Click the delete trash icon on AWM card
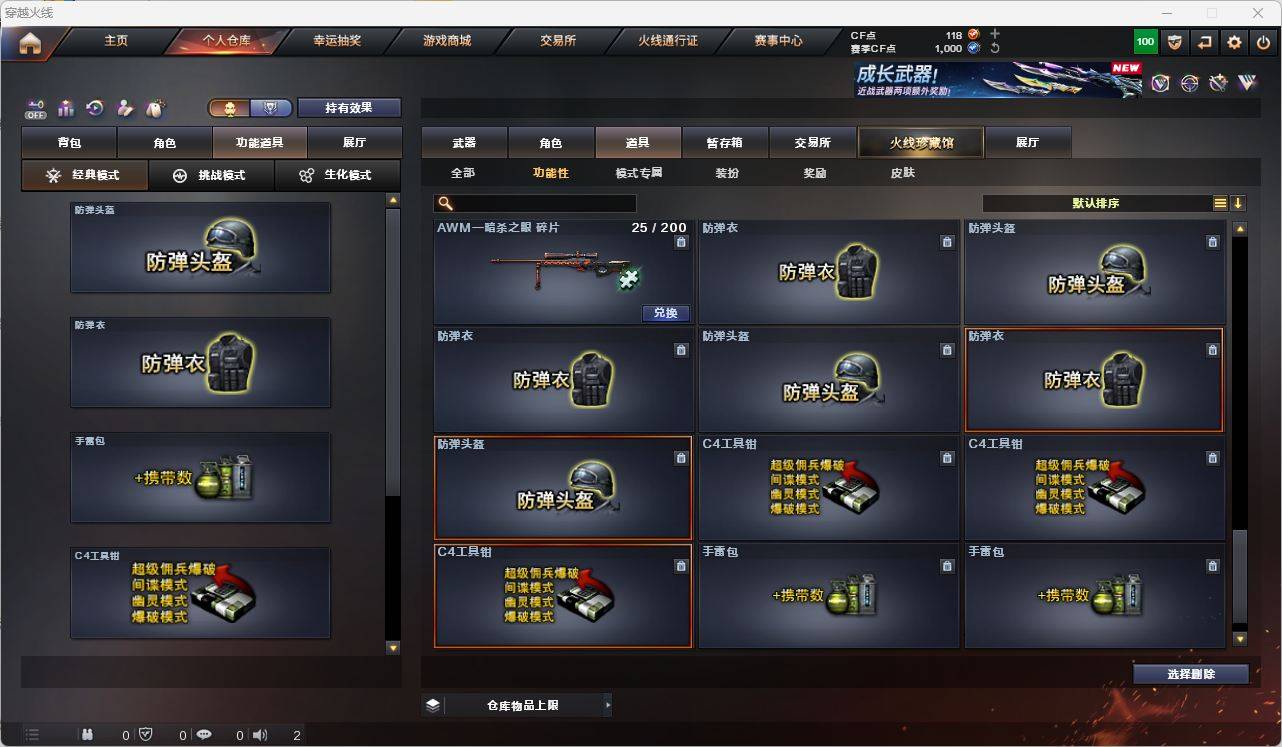The image size is (1282, 747). click(x=681, y=242)
